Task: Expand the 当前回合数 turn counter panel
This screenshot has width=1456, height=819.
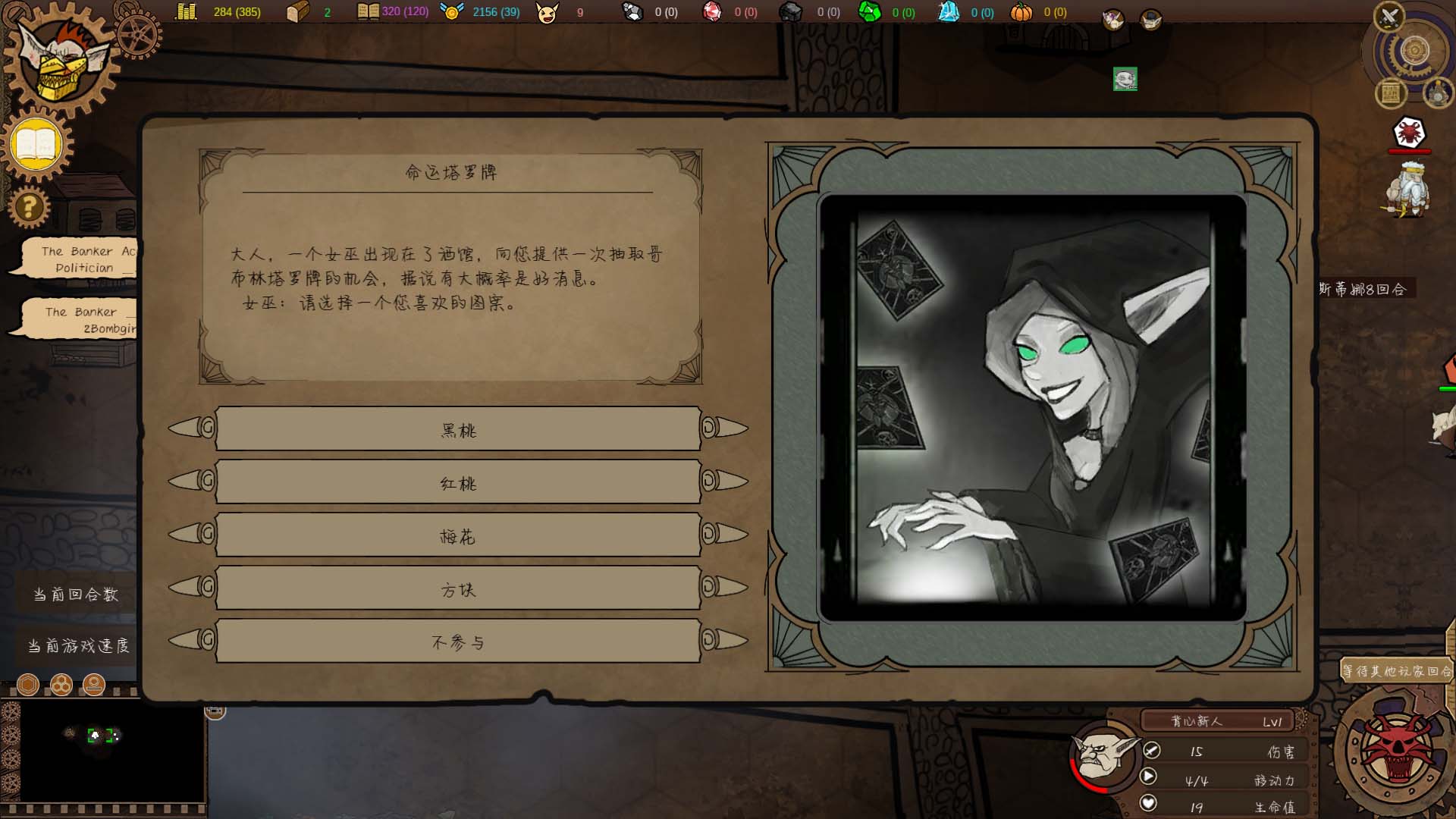Action: (76, 594)
